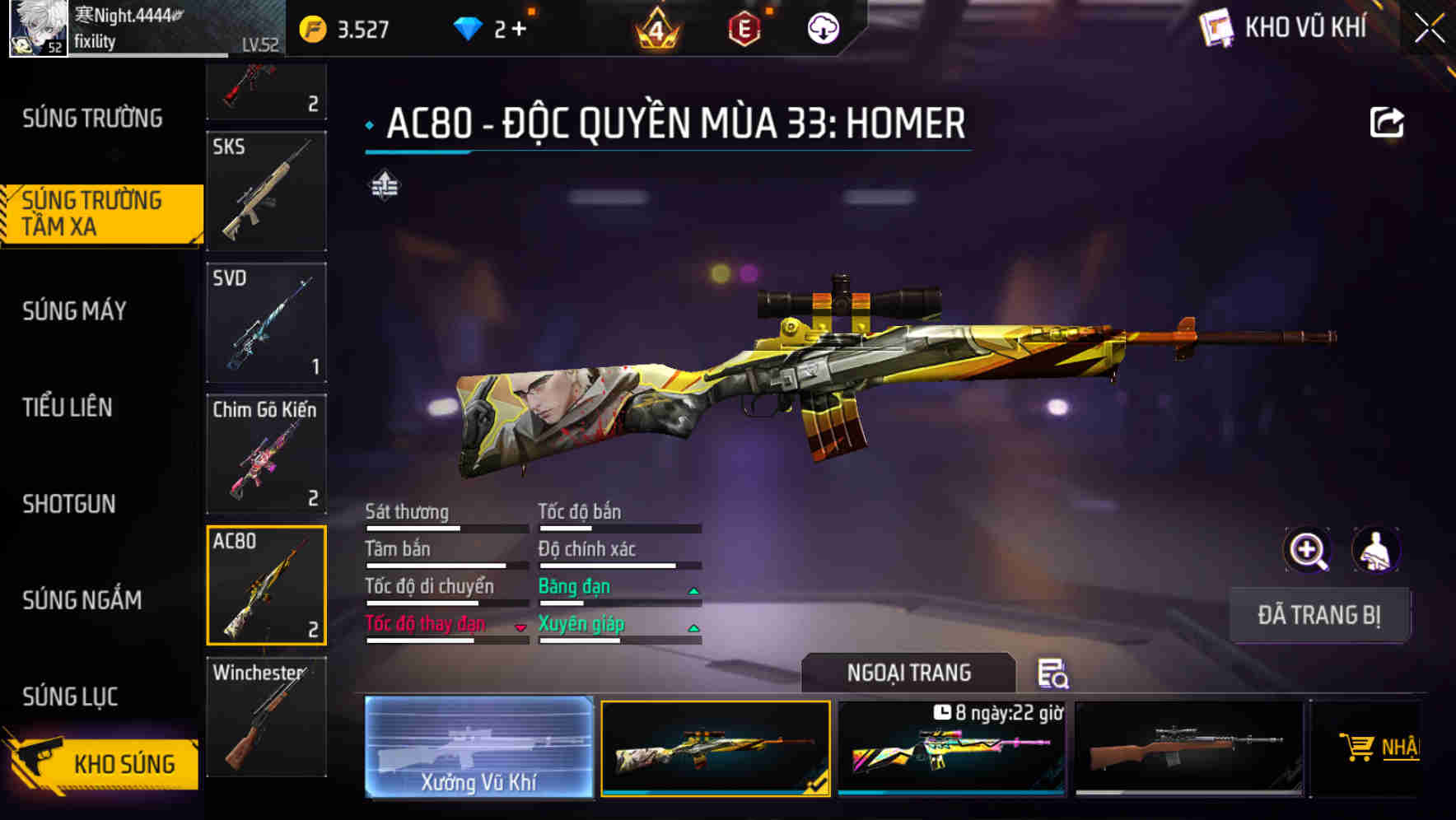Open the player profile avatar

(x=37, y=29)
